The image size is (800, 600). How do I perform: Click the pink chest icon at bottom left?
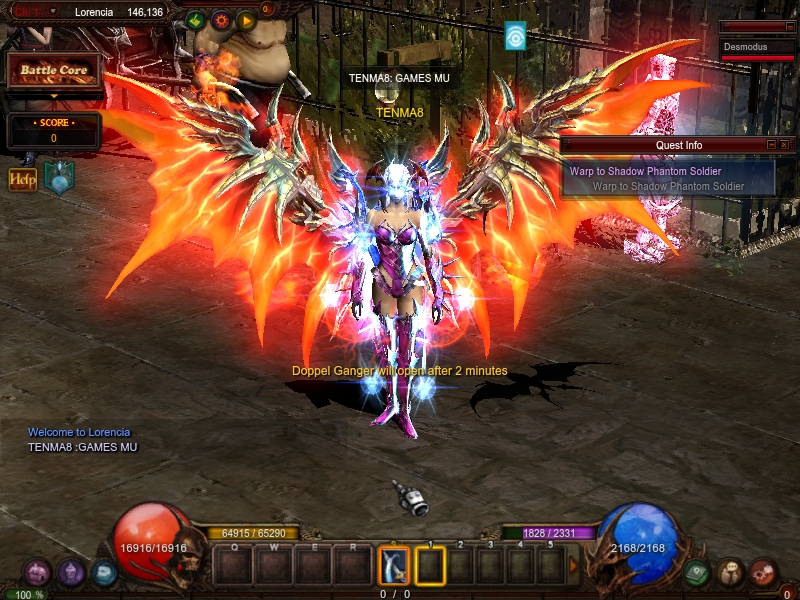click(x=37, y=572)
